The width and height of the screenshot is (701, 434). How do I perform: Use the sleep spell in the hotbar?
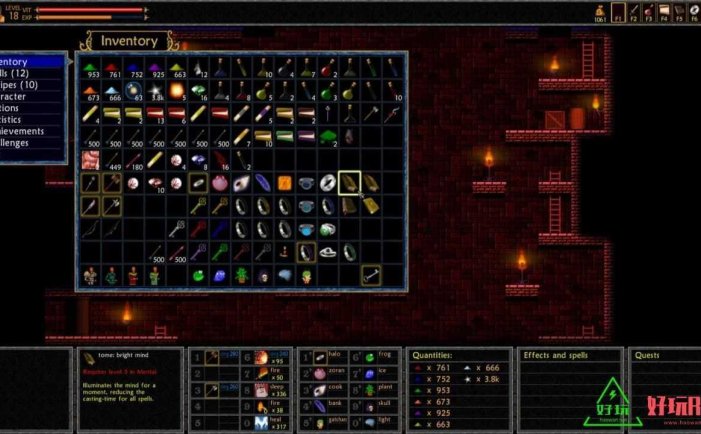(x=261, y=391)
